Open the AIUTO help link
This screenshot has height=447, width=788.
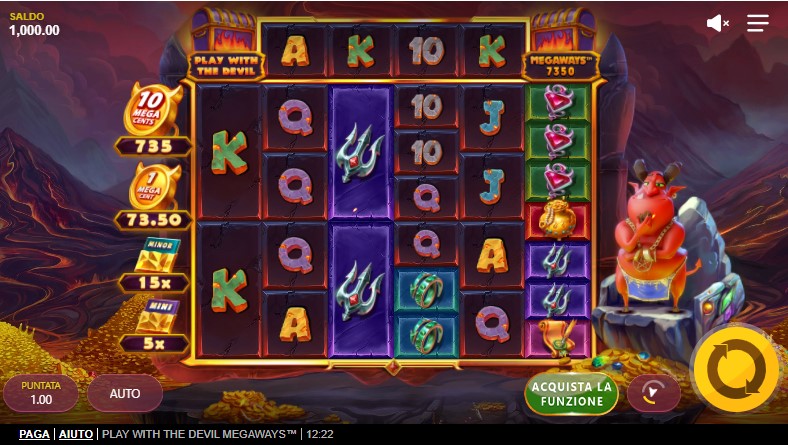click(76, 434)
